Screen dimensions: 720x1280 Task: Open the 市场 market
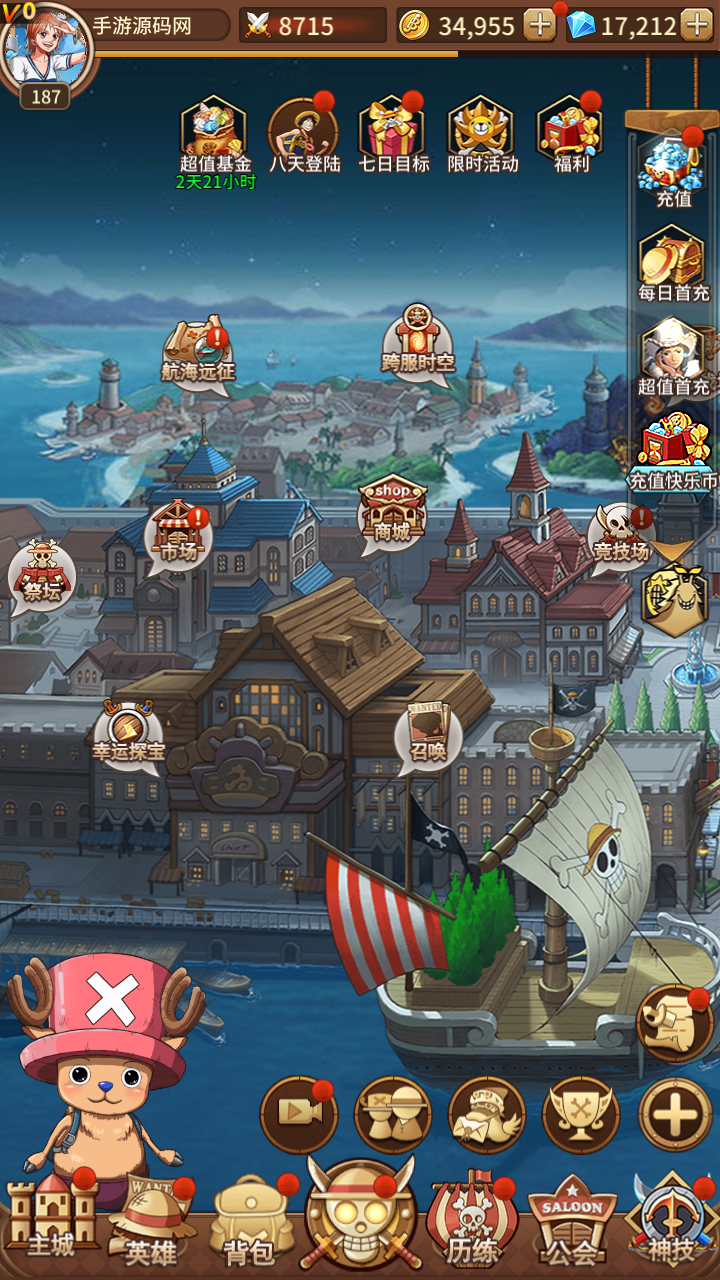tap(177, 532)
